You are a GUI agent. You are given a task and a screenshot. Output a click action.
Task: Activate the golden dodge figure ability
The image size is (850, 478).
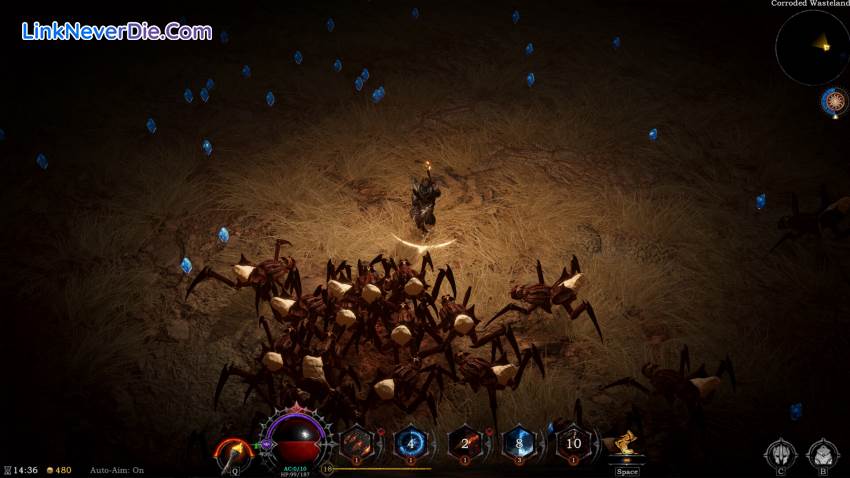pos(627,445)
